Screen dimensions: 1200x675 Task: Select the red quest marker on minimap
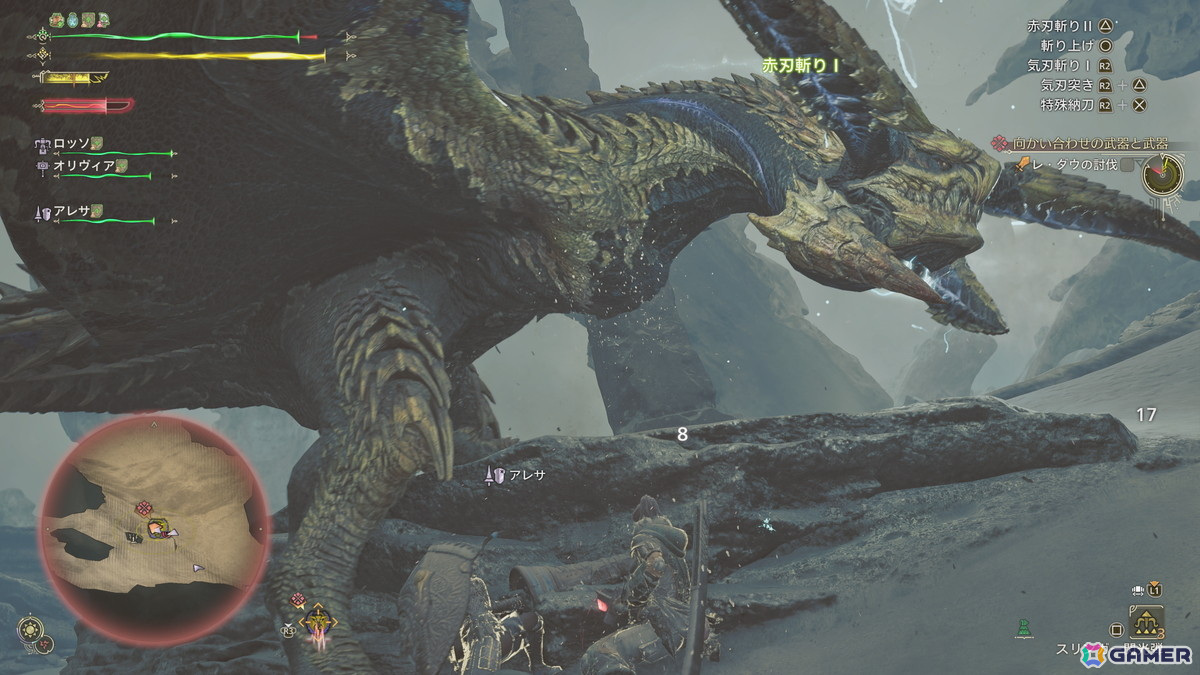[x=144, y=508]
